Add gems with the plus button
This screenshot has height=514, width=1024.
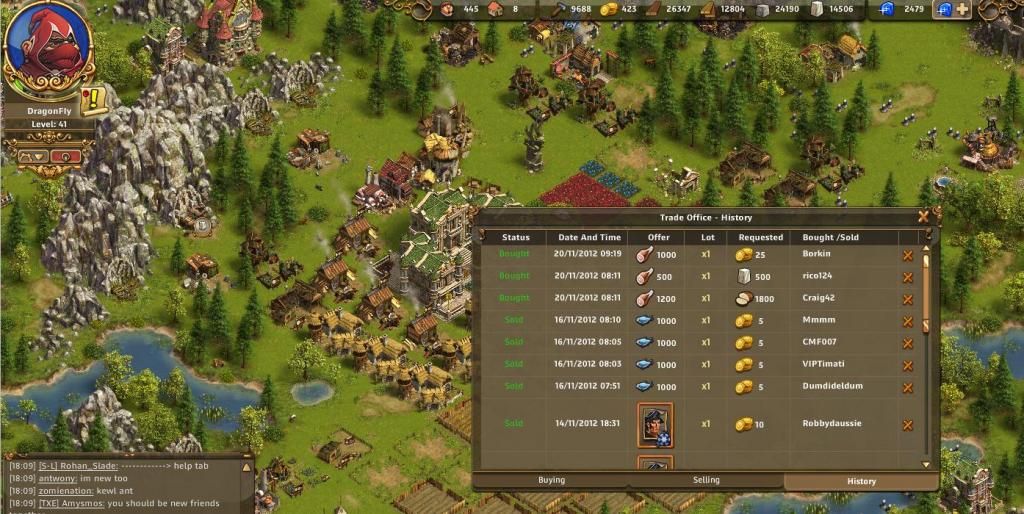962,9
